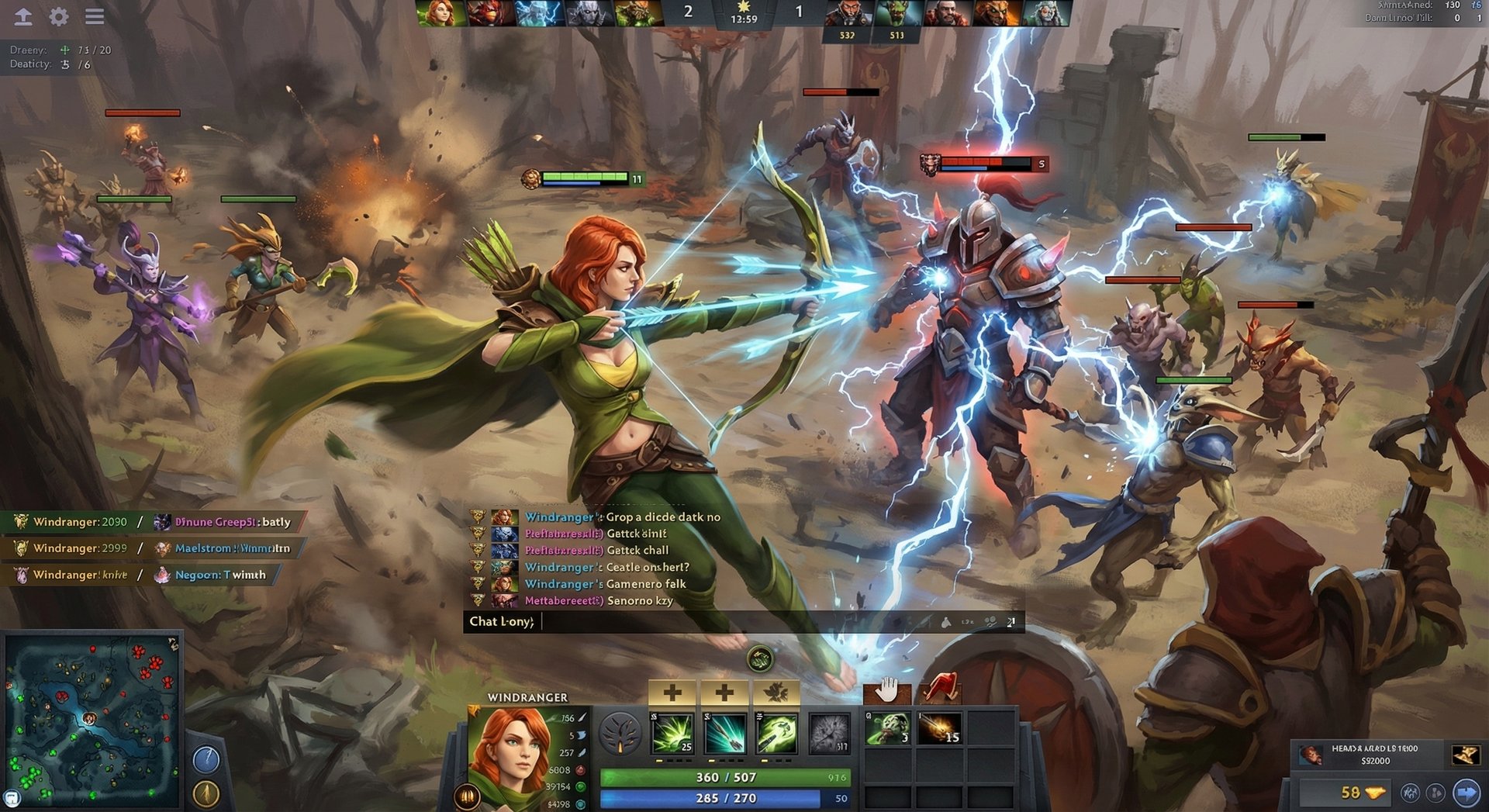Cast the Powershot ability
This screenshot has height=812, width=1489.
pos(724,734)
